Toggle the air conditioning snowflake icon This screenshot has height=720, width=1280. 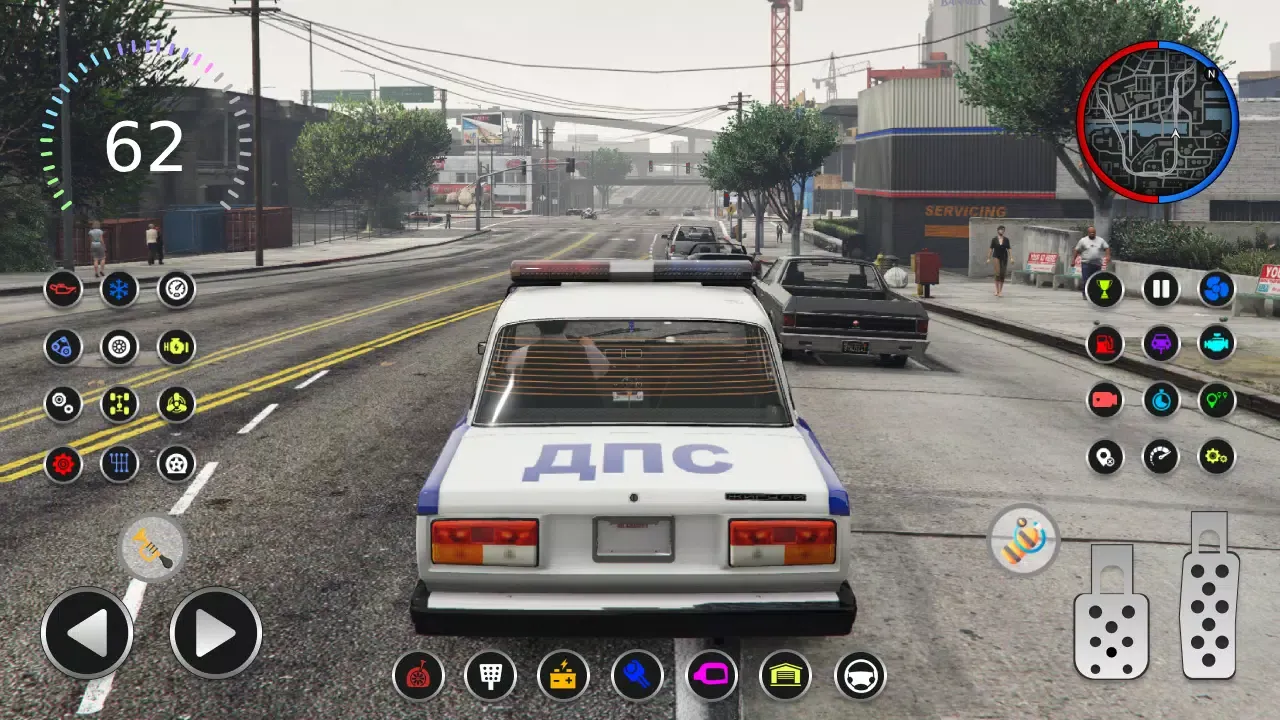point(119,290)
